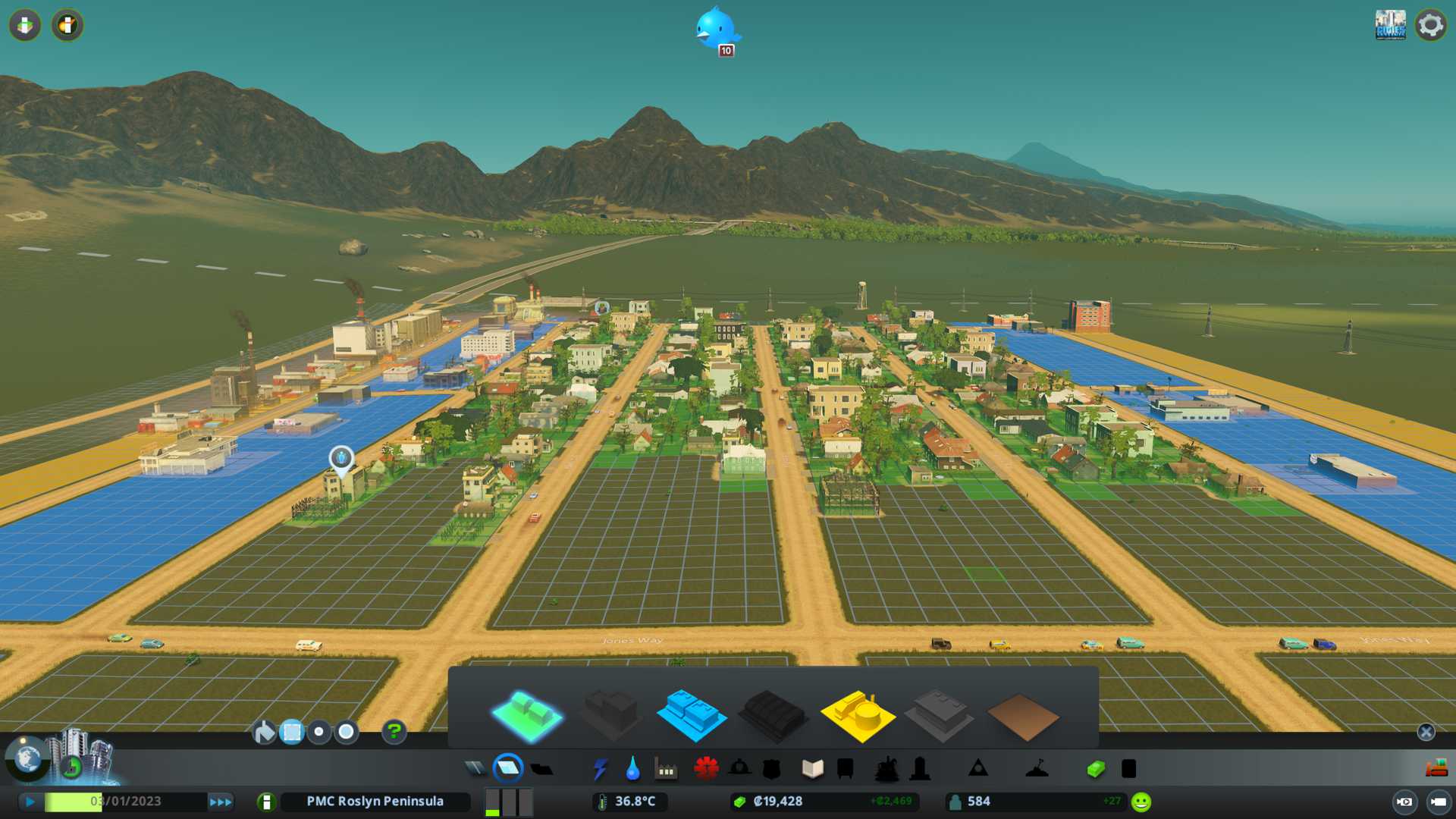
Task: Open the Water and Sewage menu
Action: click(632, 769)
